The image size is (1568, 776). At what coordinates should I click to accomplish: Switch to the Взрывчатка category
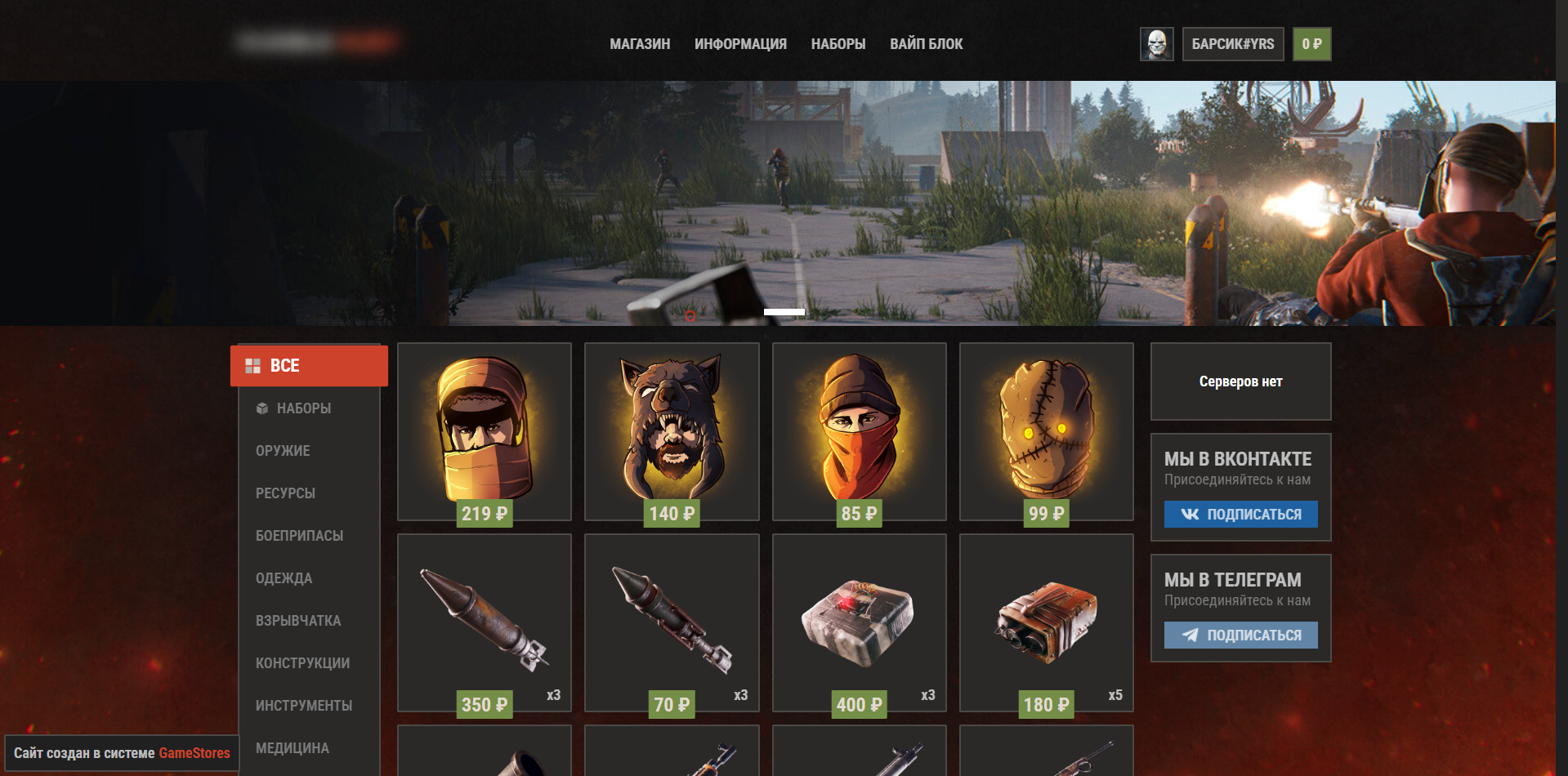click(298, 621)
